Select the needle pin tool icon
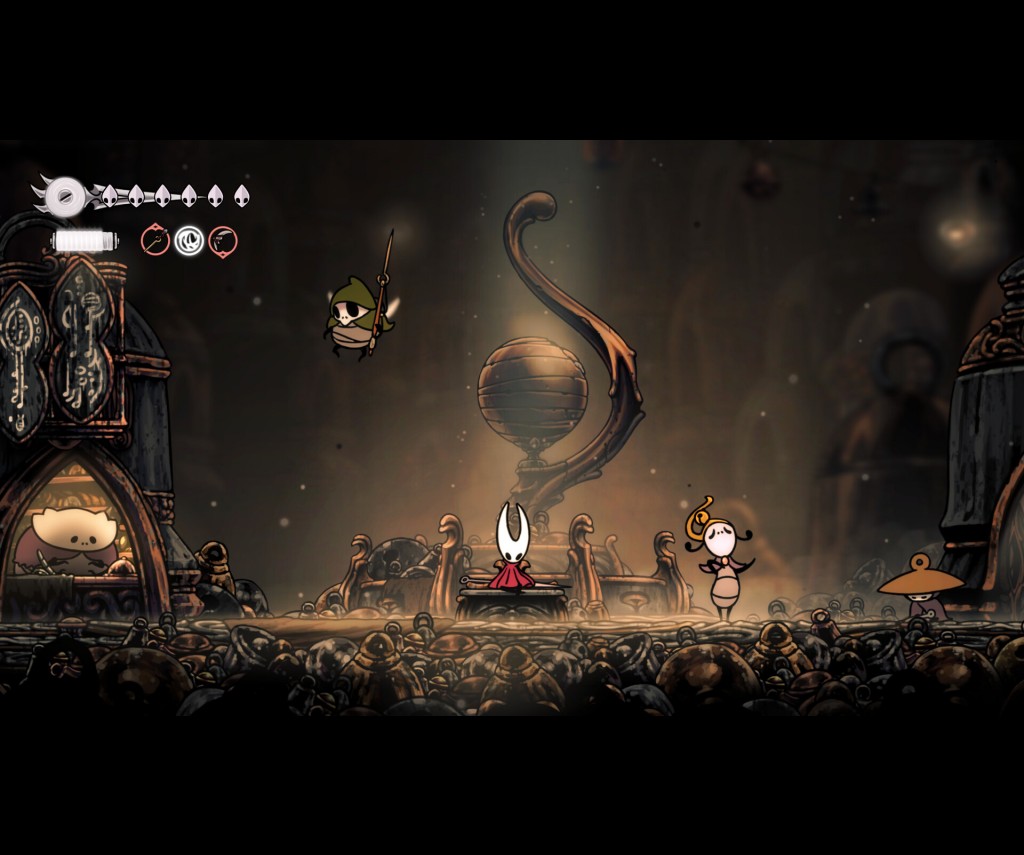 (155, 240)
